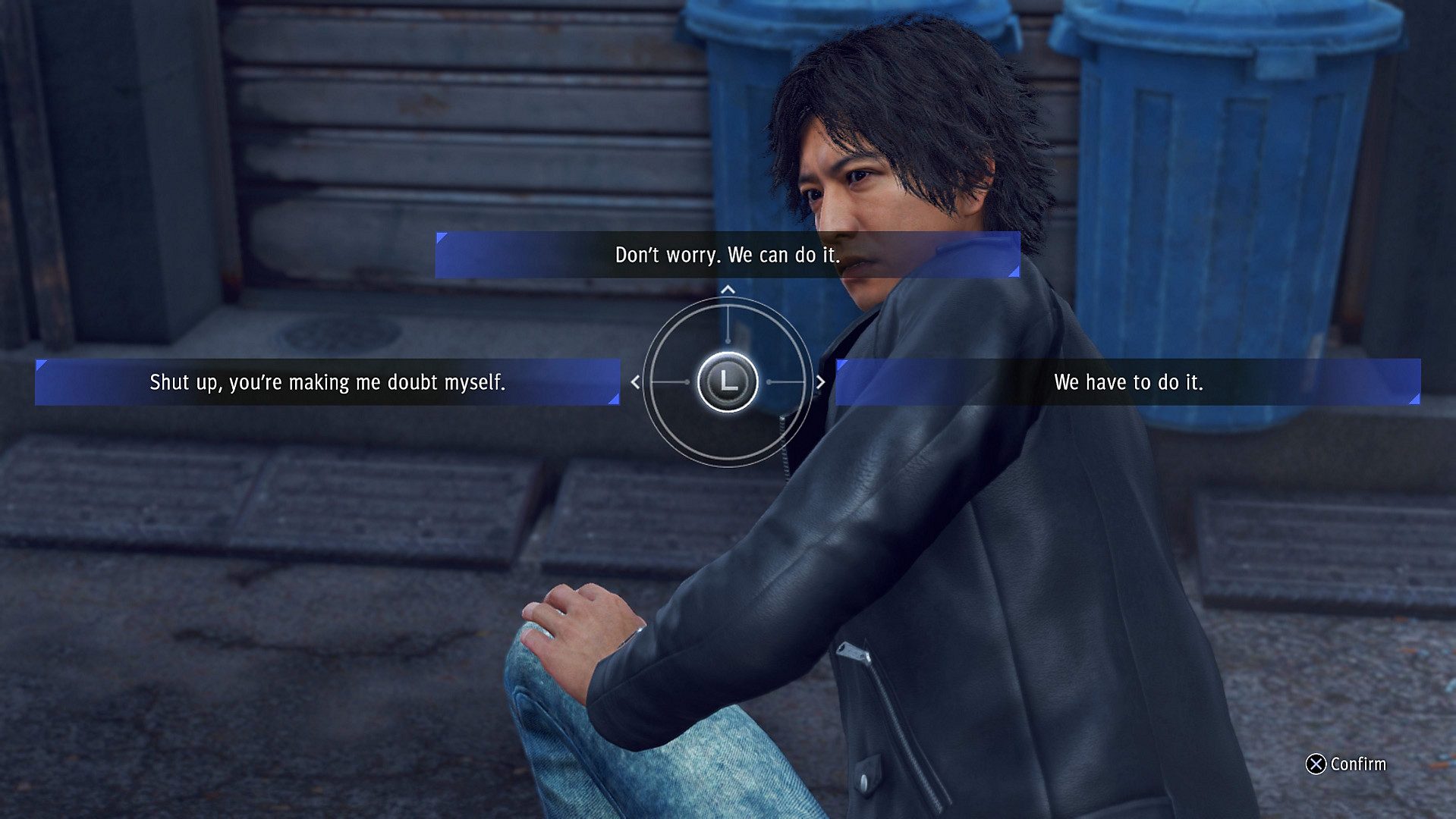This screenshot has height=819, width=1456.
Task: Open the right-side choice using the right arrow
Action: point(819,383)
